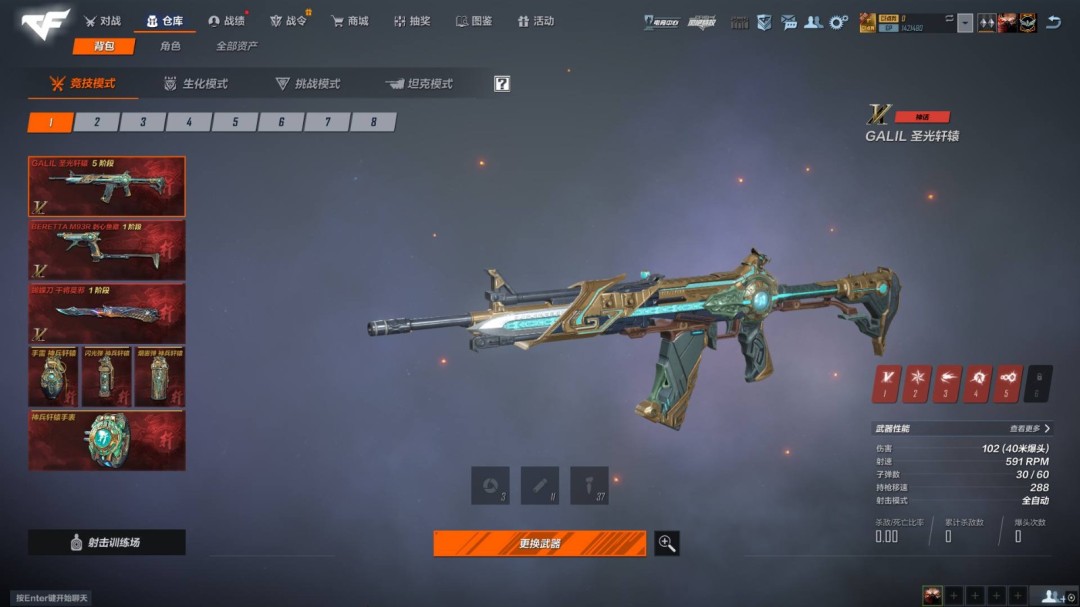Switch to the 全部资产 all assets tab
Screen dimensions: 1080x607
pyautogui.click(x=237, y=46)
